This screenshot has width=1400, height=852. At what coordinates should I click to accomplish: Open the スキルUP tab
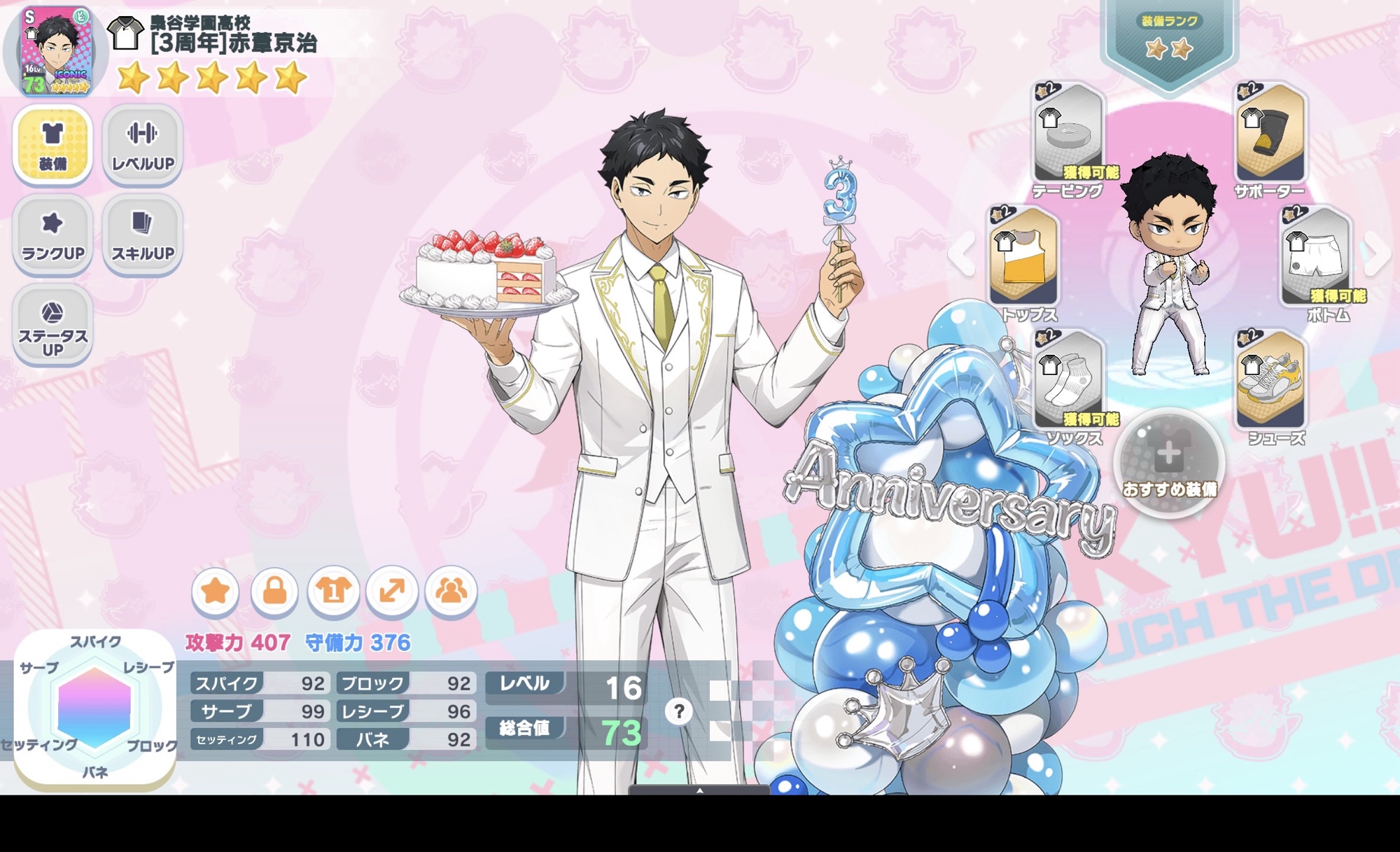143,234
